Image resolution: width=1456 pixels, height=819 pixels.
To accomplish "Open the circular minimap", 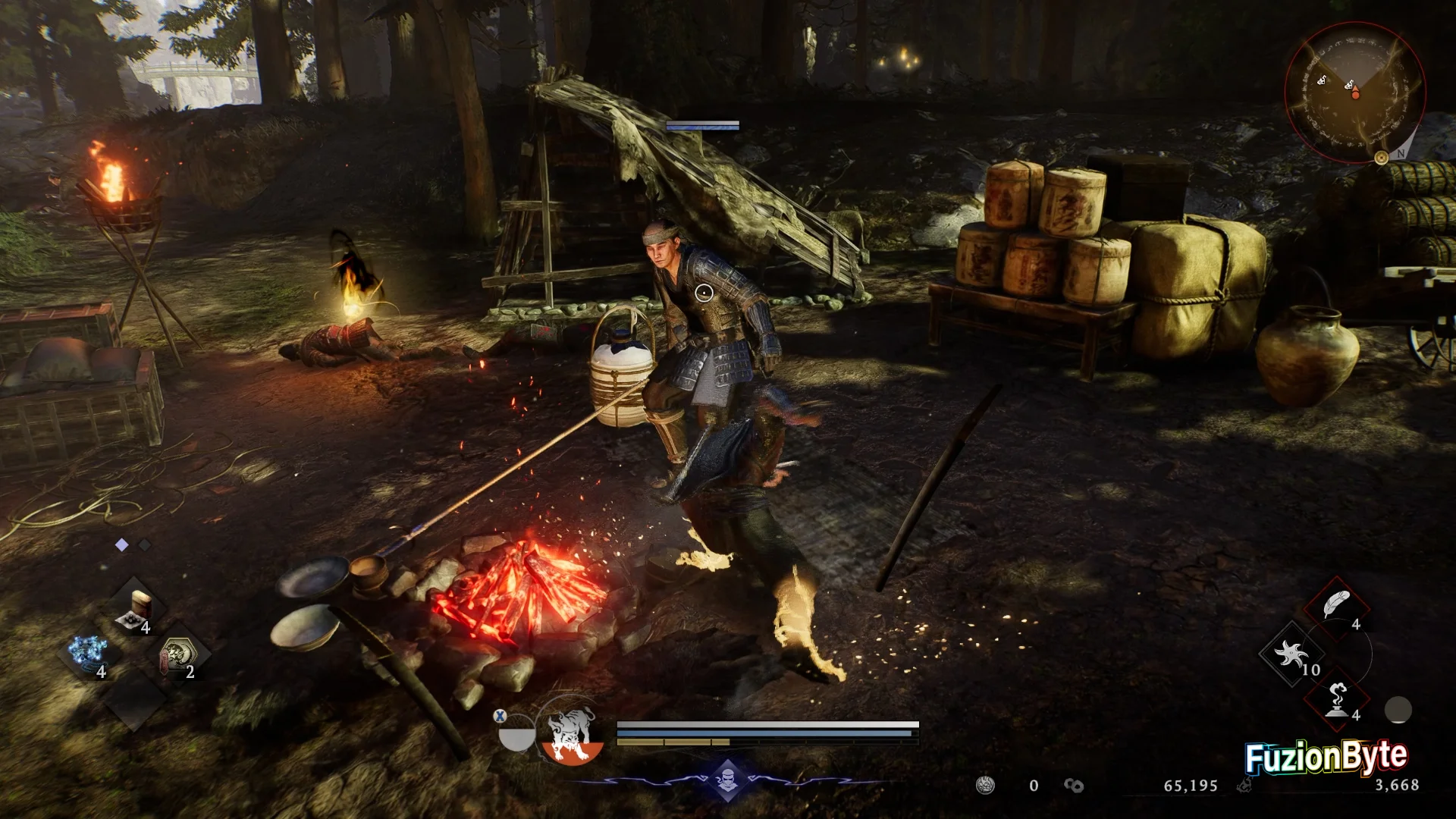I will click(x=1354, y=92).
